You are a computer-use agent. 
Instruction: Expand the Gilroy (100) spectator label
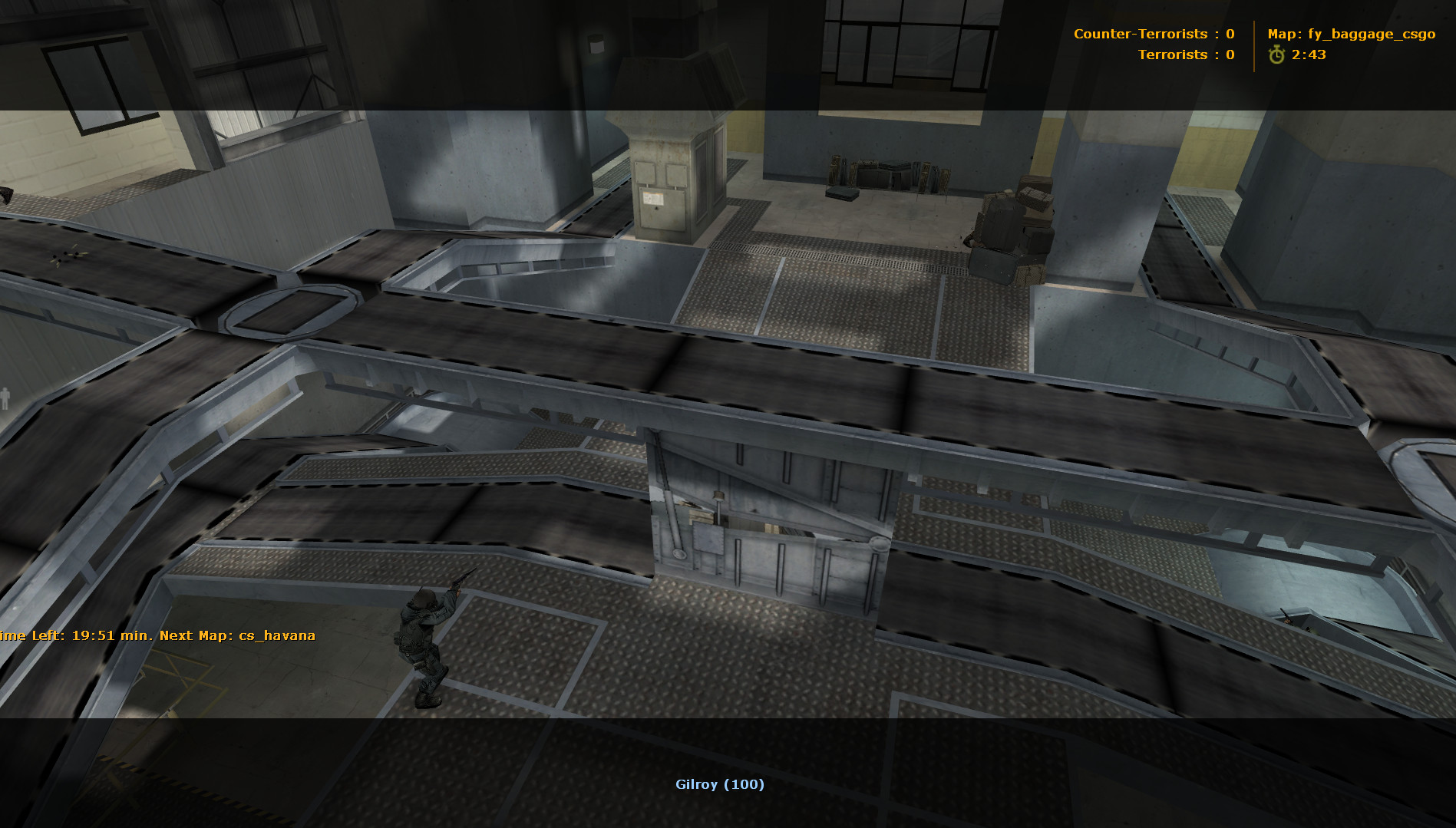tap(719, 784)
